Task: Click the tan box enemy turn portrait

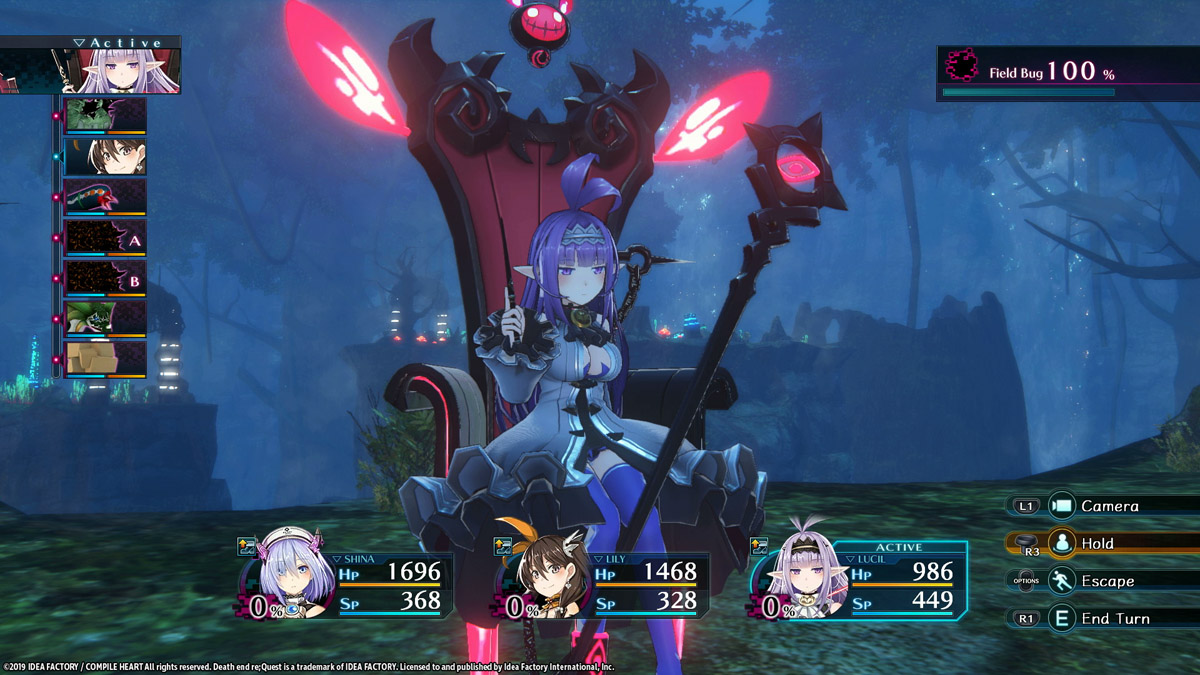Action: click(105, 359)
